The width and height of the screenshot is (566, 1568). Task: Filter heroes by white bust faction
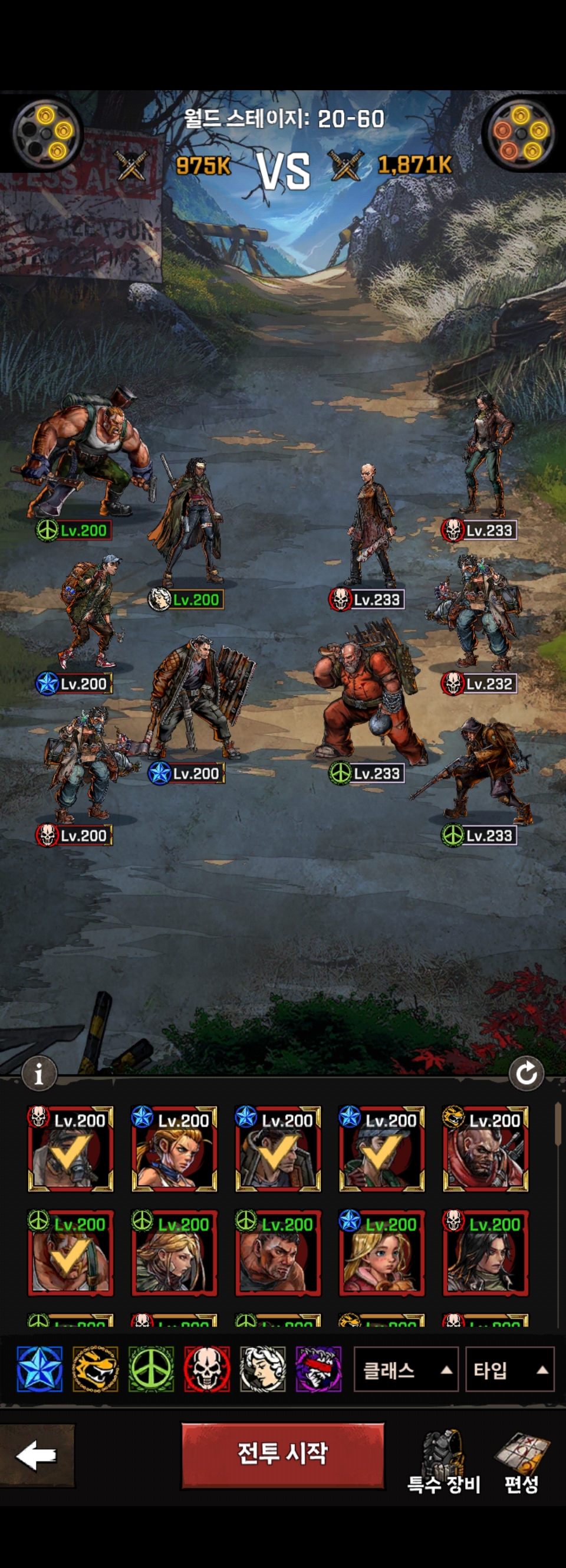click(263, 1370)
